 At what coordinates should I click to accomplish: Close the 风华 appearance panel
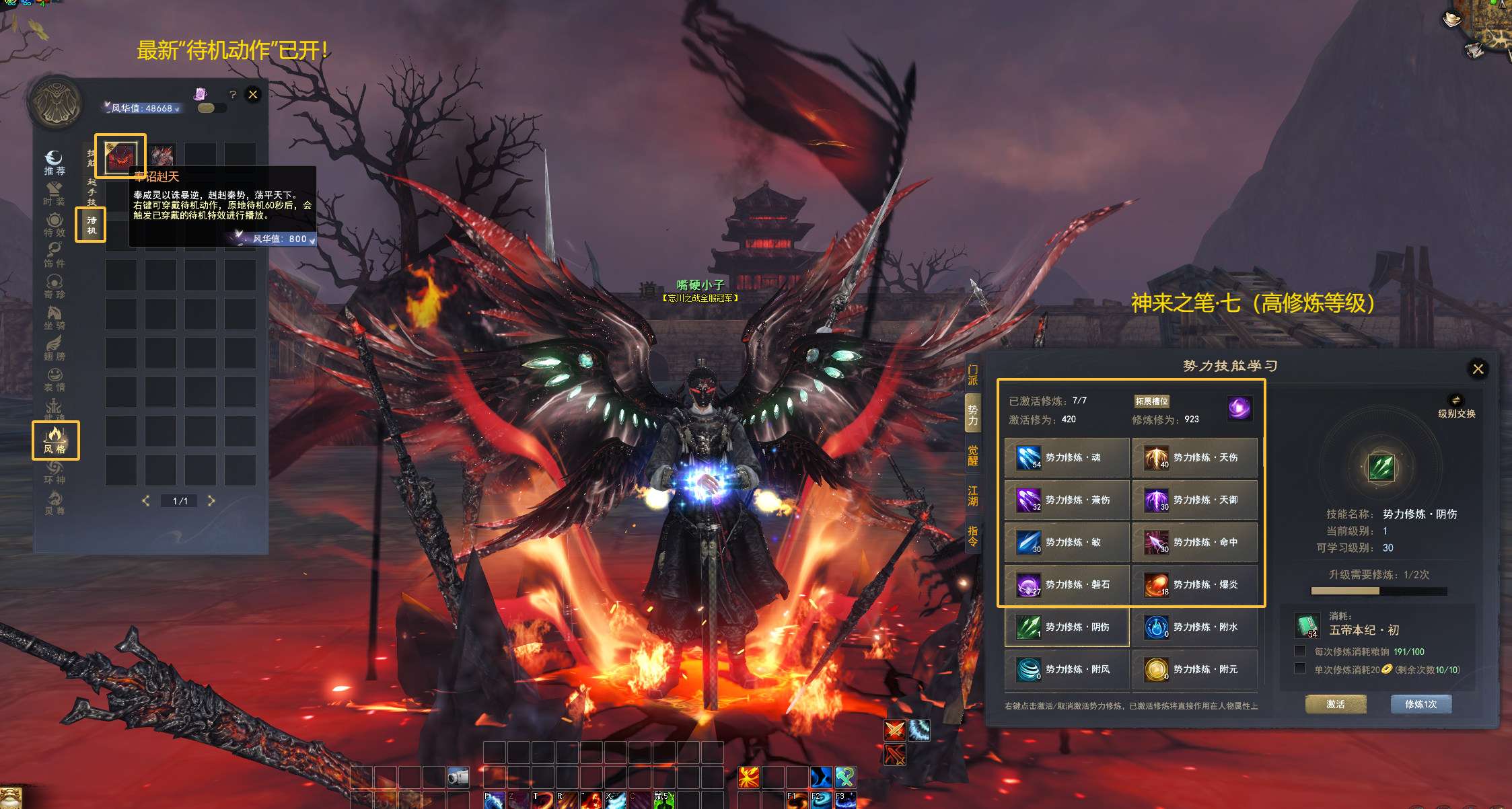point(253,95)
